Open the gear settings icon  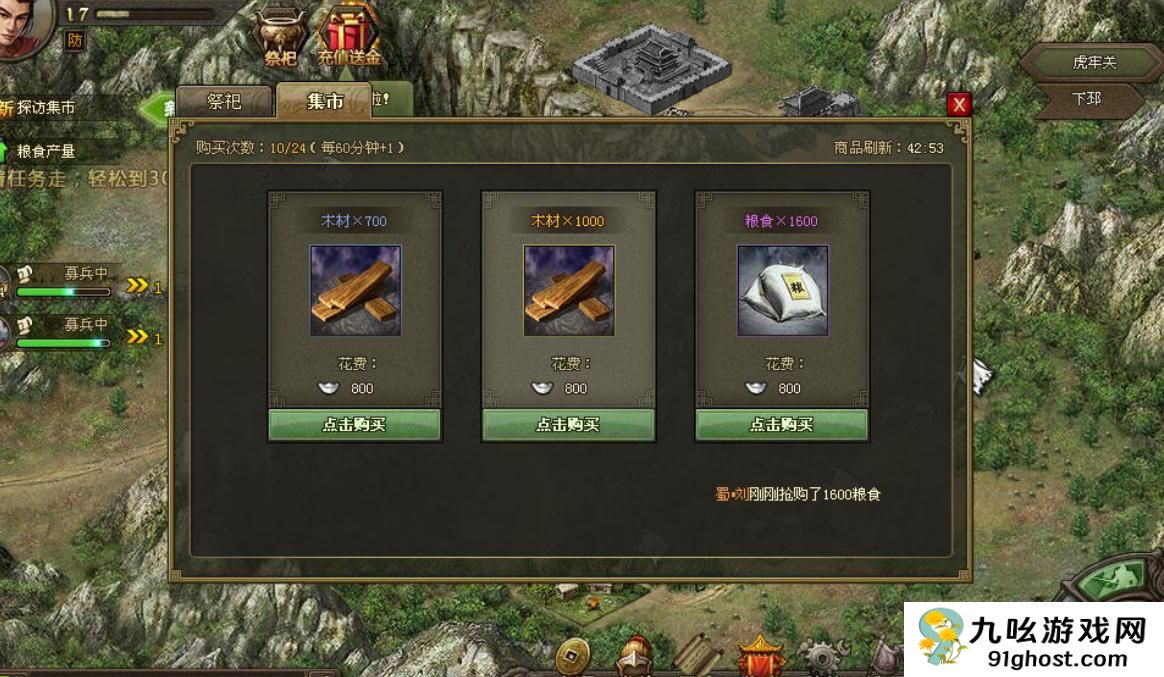[822, 656]
